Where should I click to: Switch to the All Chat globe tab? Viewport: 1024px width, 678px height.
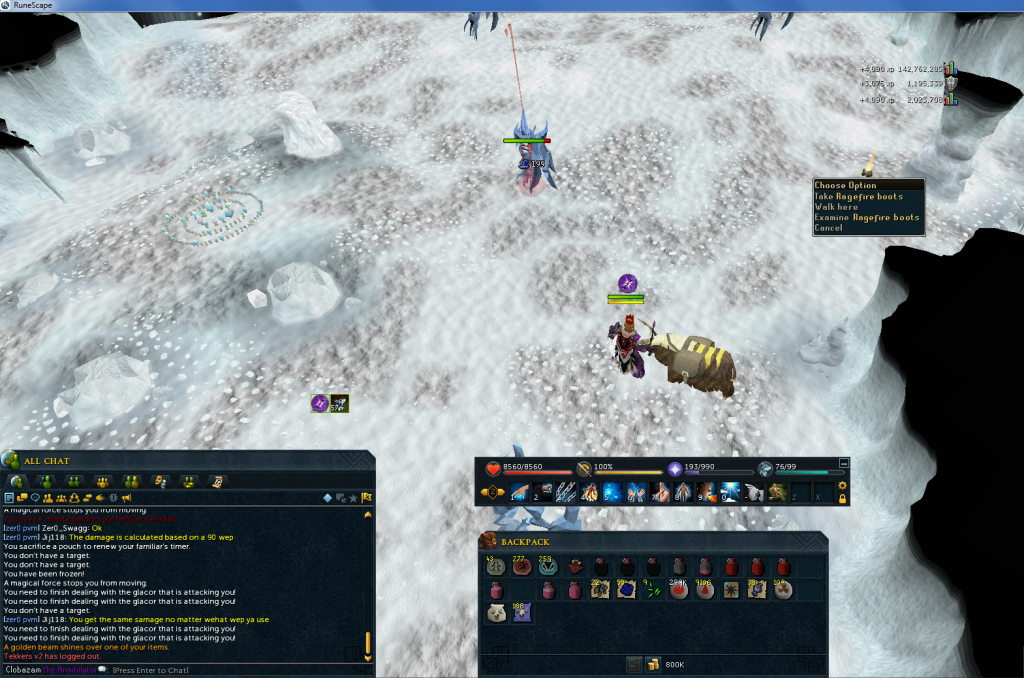pos(17,481)
